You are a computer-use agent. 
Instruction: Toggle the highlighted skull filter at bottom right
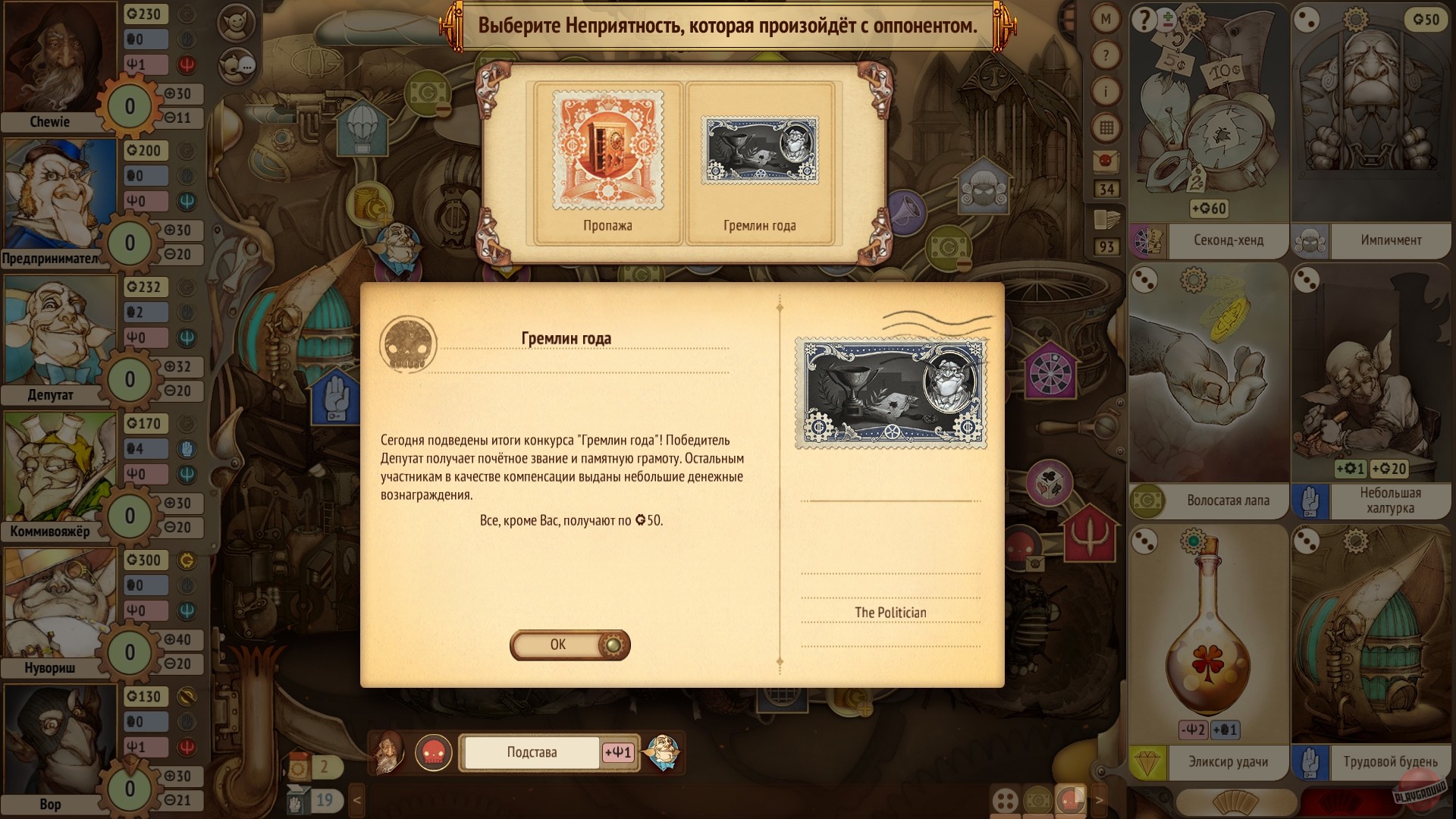(x=1070, y=799)
